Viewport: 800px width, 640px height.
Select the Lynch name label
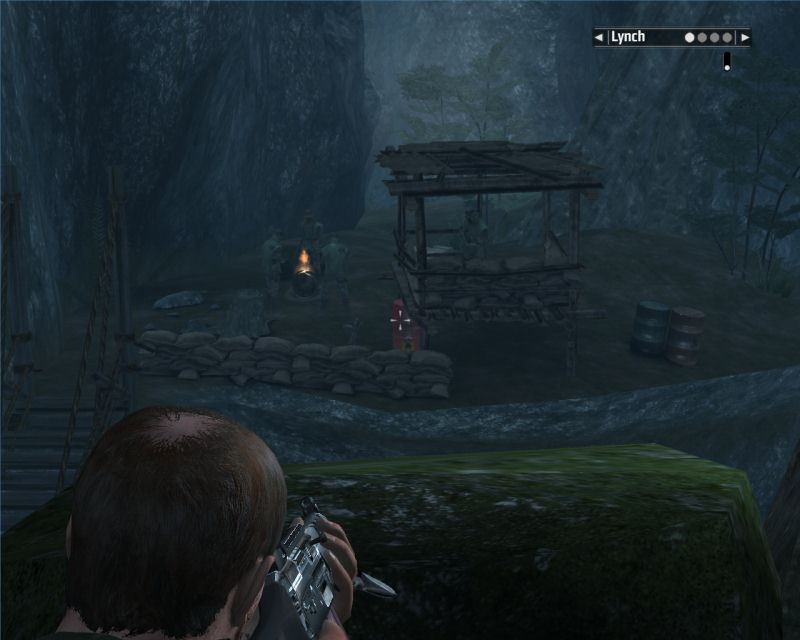[x=628, y=38]
